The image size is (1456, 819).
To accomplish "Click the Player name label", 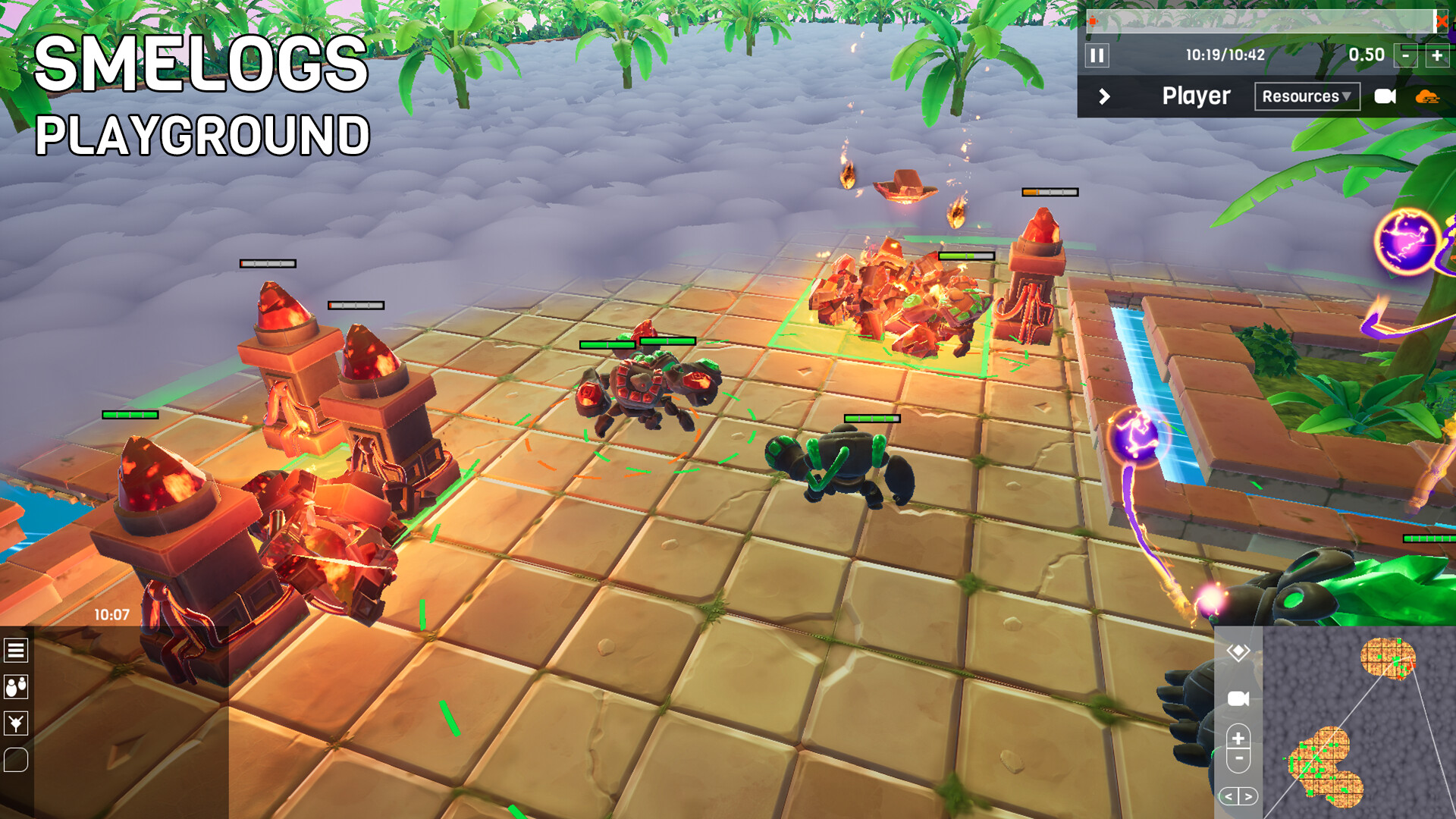I will (x=1197, y=96).
